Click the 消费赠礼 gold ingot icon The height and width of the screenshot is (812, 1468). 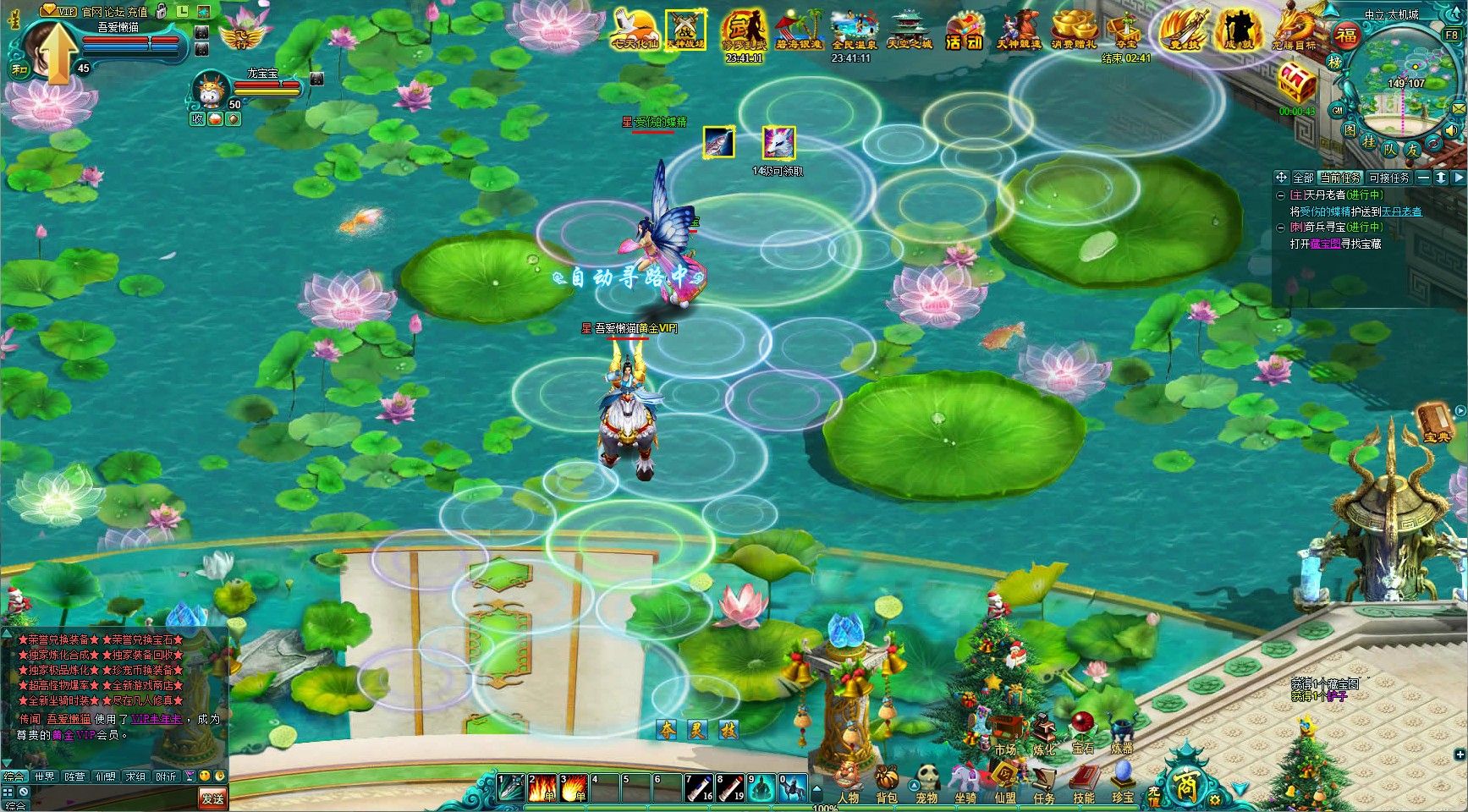click(1073, 30)
